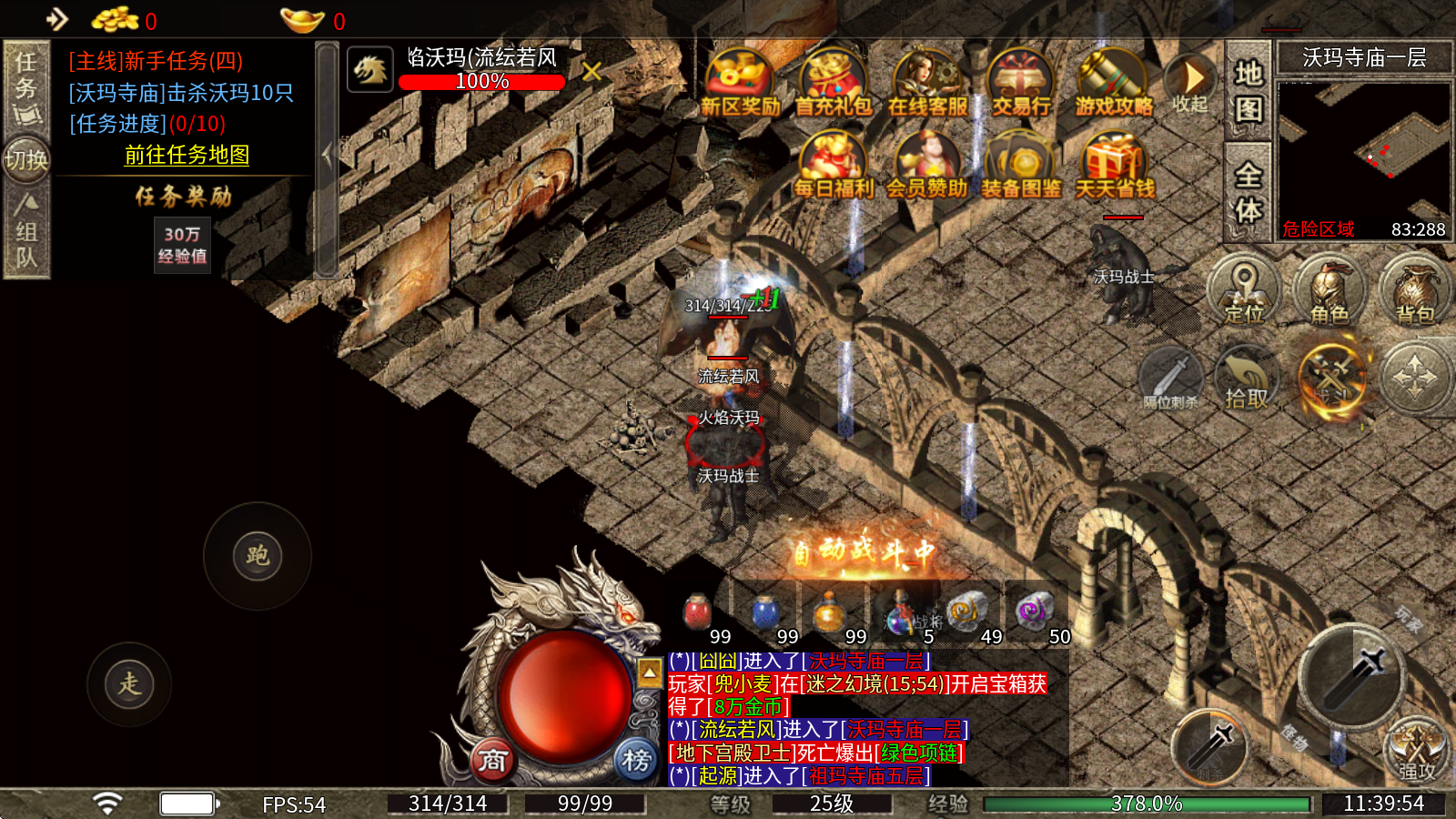The image size is (1456, 819).
Task: Open the 背包 backpack
Action: [1415, 291]
